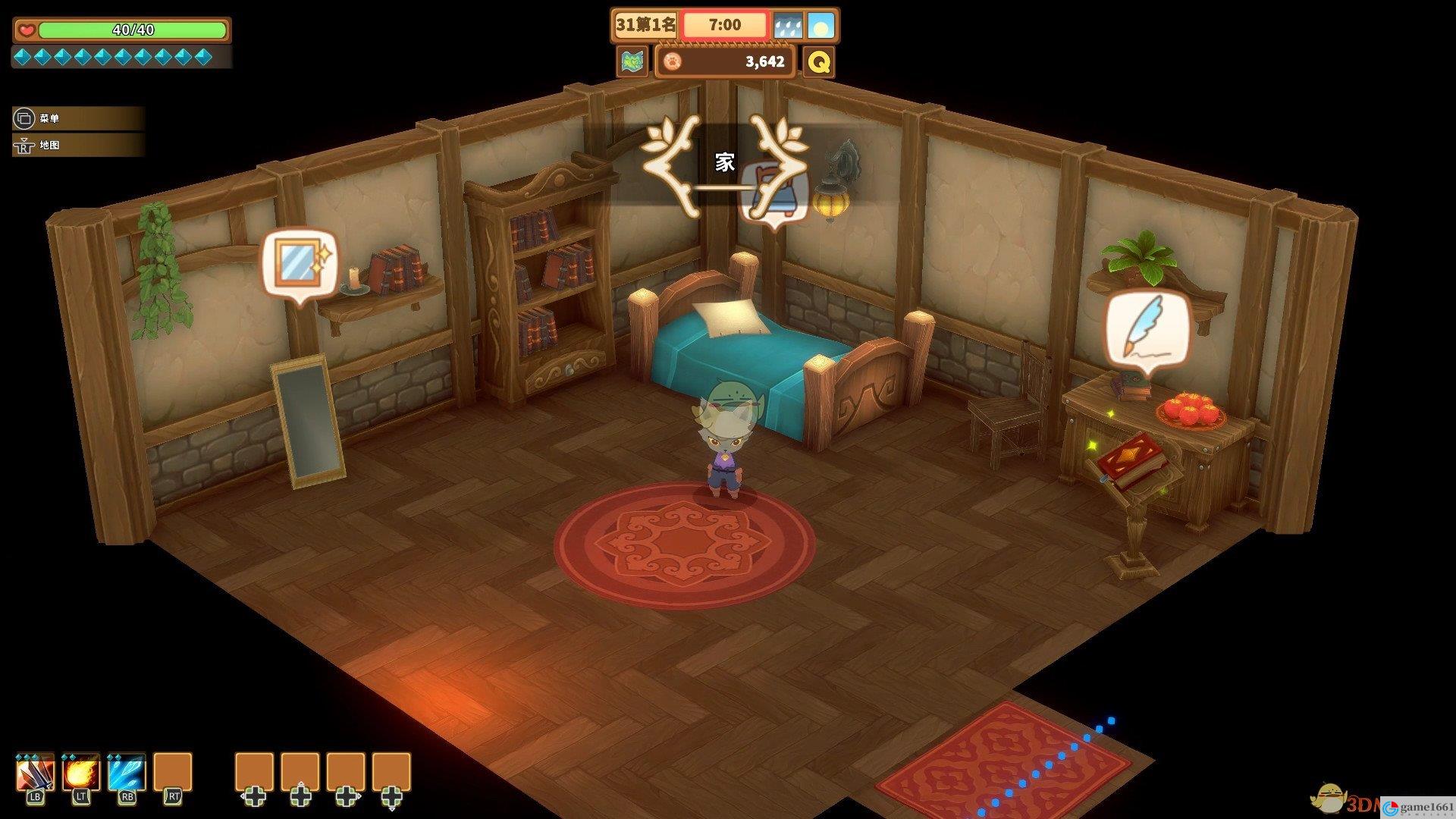This screenshot has height=819, width=1456.
Task: Activate the fireball ability
Action: point(81,773)
